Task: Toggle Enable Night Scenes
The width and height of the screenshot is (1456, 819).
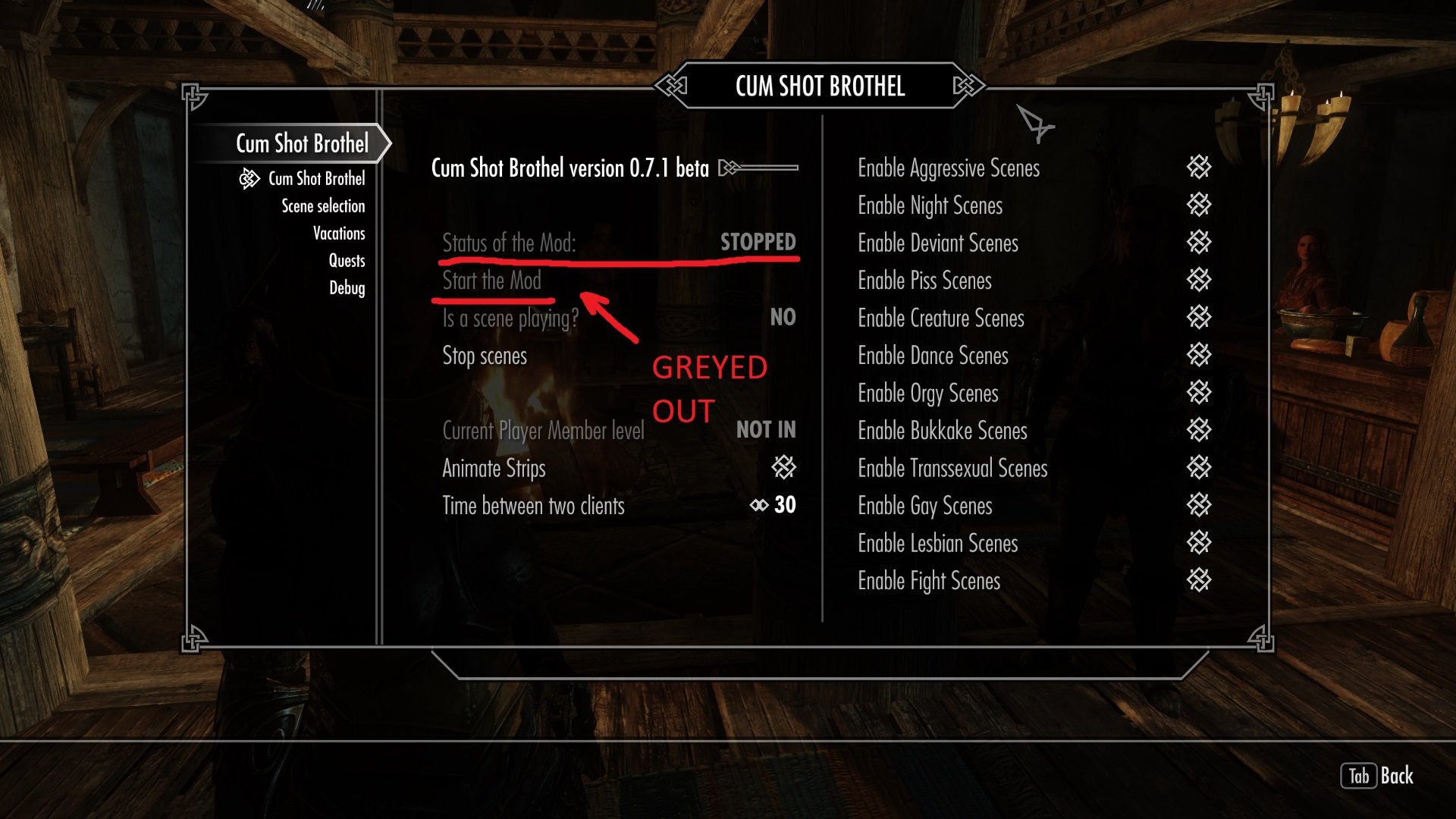Action: [x=1199, y=205]
